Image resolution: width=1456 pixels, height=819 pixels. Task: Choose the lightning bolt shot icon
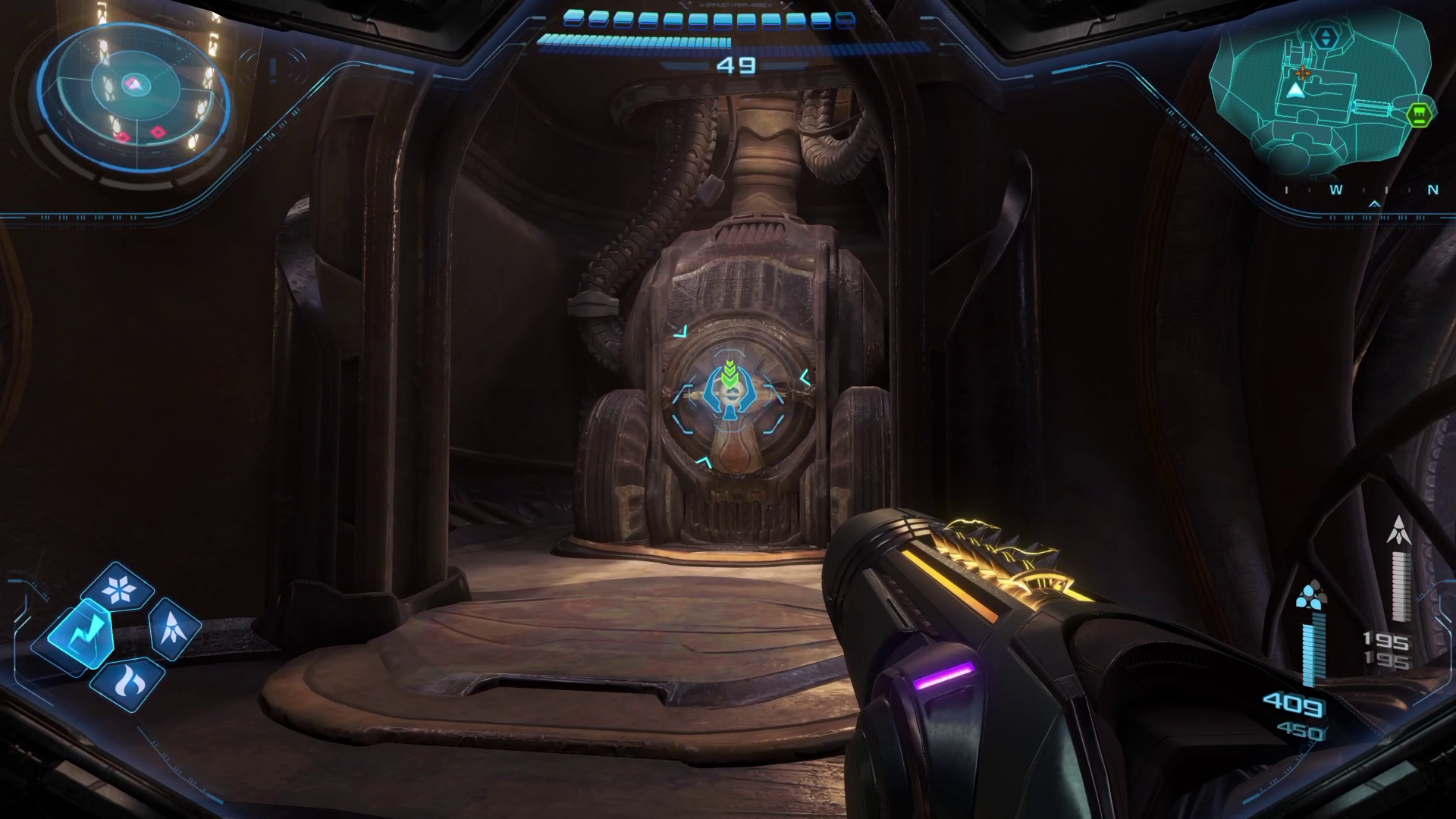click(79, 635)
